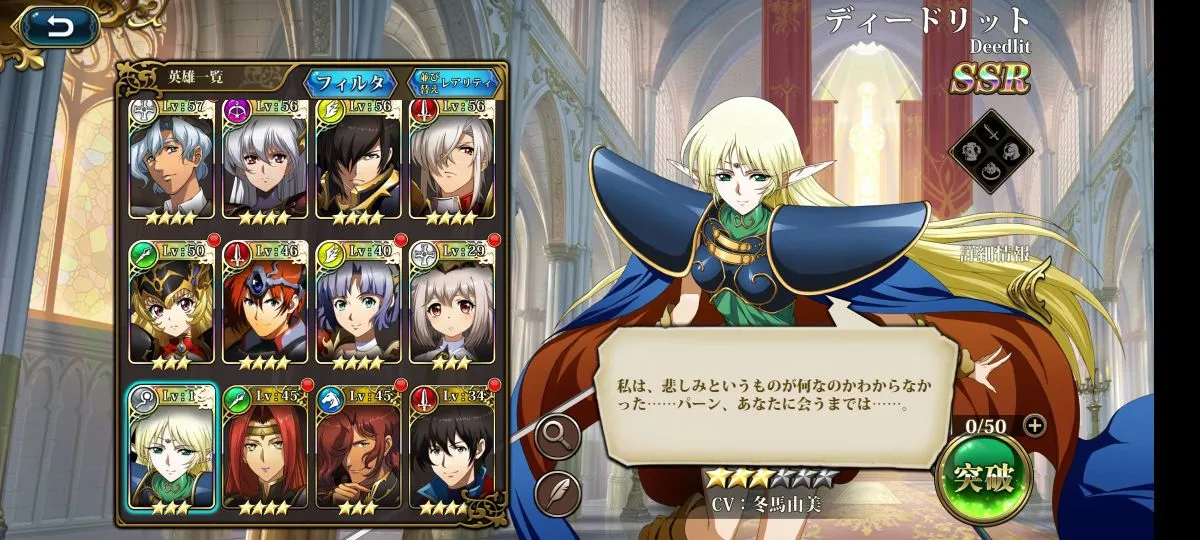1200x540 pixels.
Task: Add shards with the plus button beside 0/50
Action: [1035, 425]
